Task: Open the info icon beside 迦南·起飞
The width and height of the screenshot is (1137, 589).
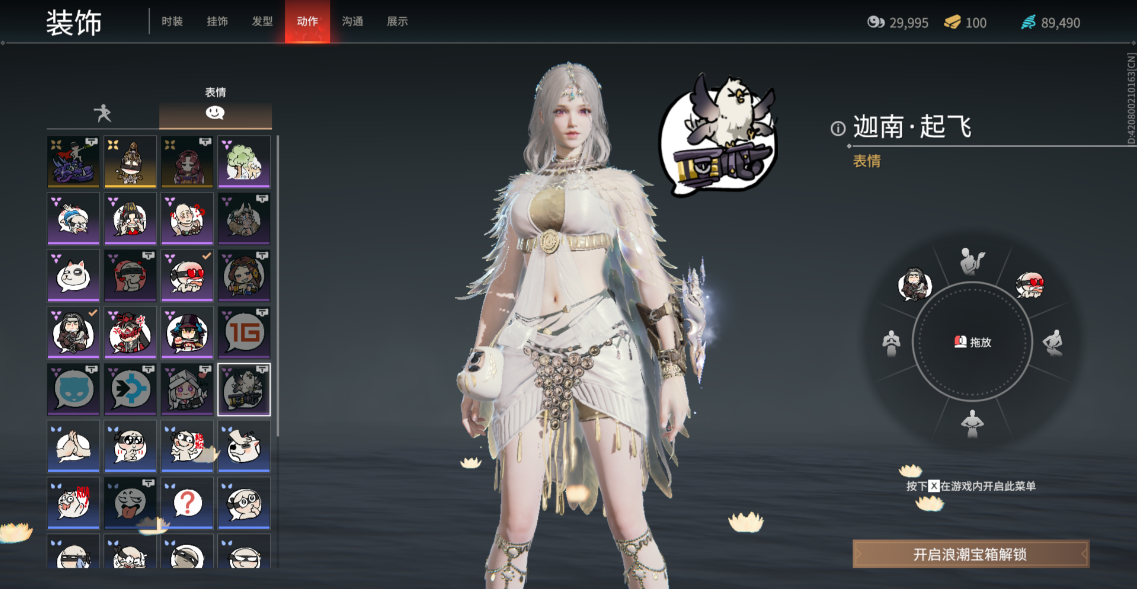Action: [838, 128]
